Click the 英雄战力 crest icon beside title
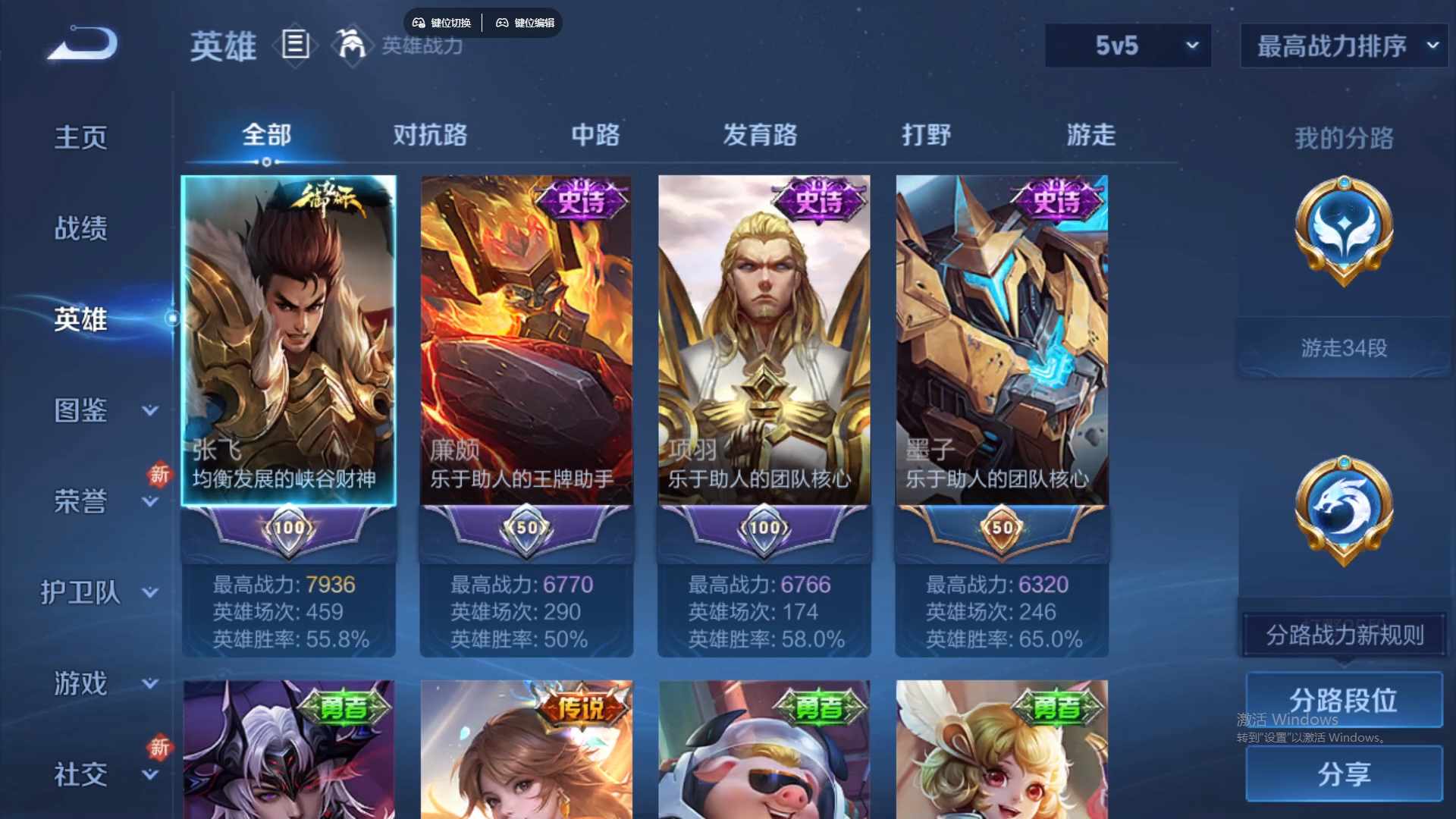Viewport: 1456px width, 819px height. click(353, 45)
